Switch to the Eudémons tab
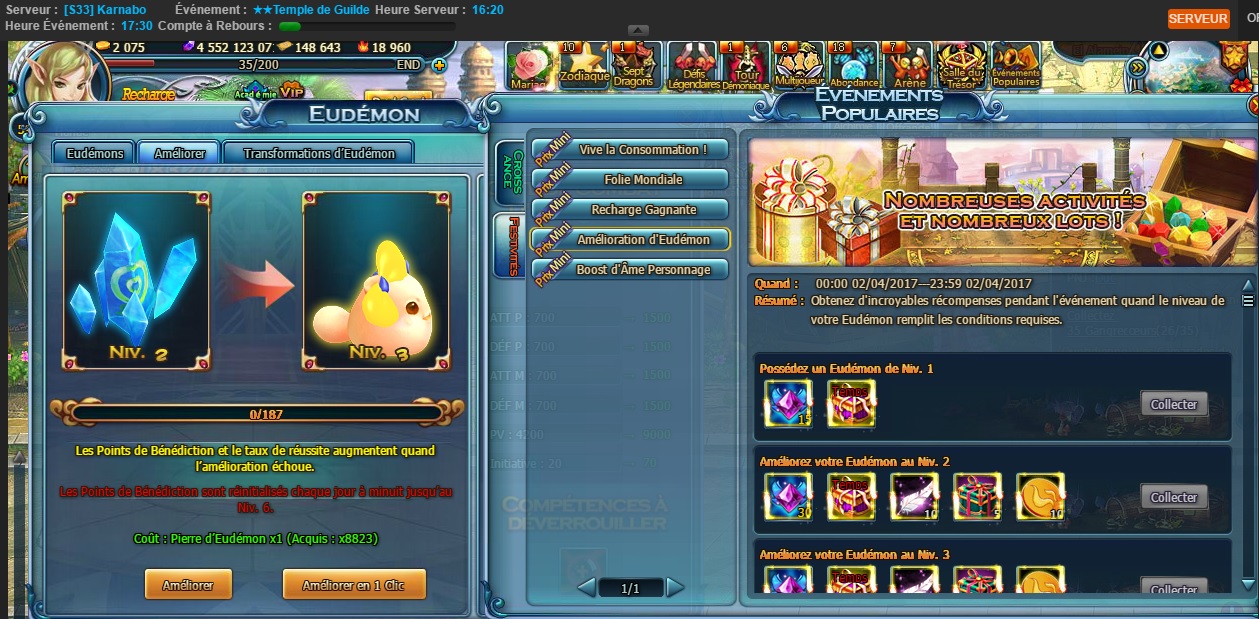Screen dimensions: 1259x619 tap(95, 153)
